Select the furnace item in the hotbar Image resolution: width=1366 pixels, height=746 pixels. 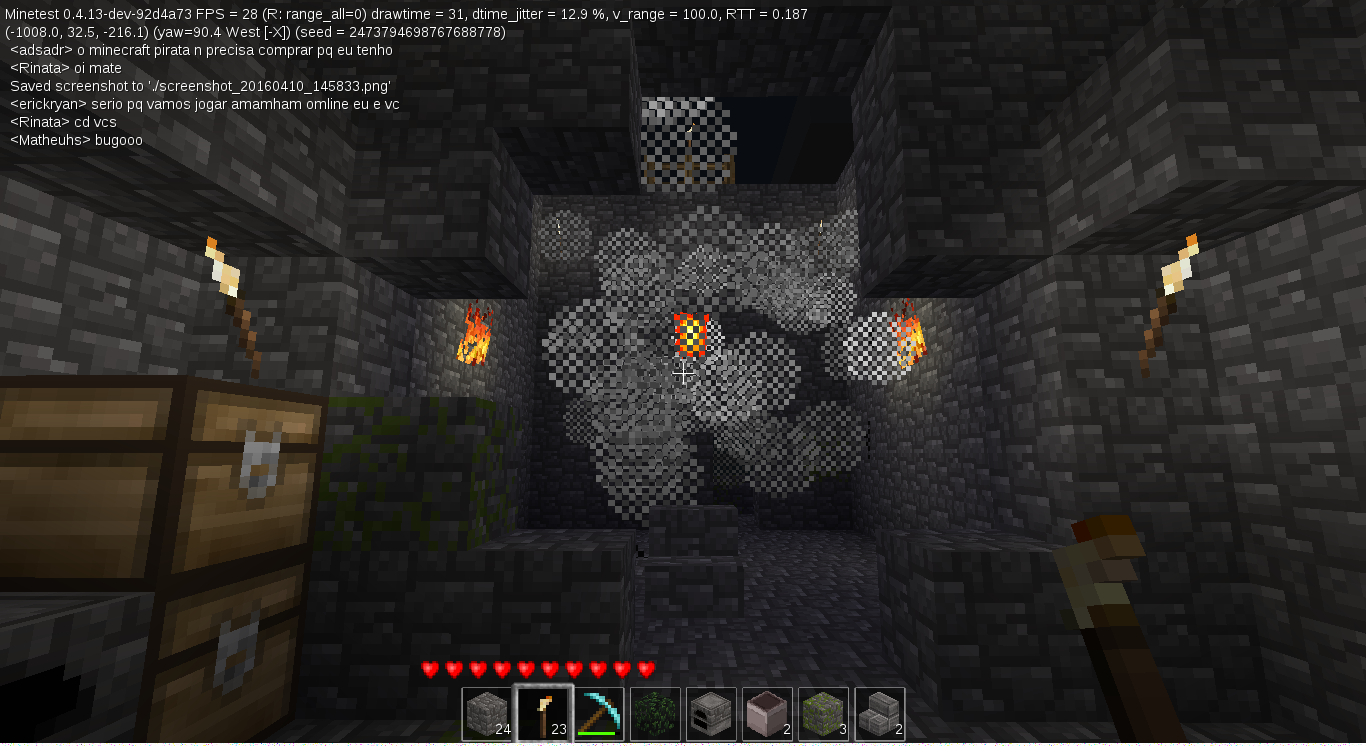pos(711,713)
